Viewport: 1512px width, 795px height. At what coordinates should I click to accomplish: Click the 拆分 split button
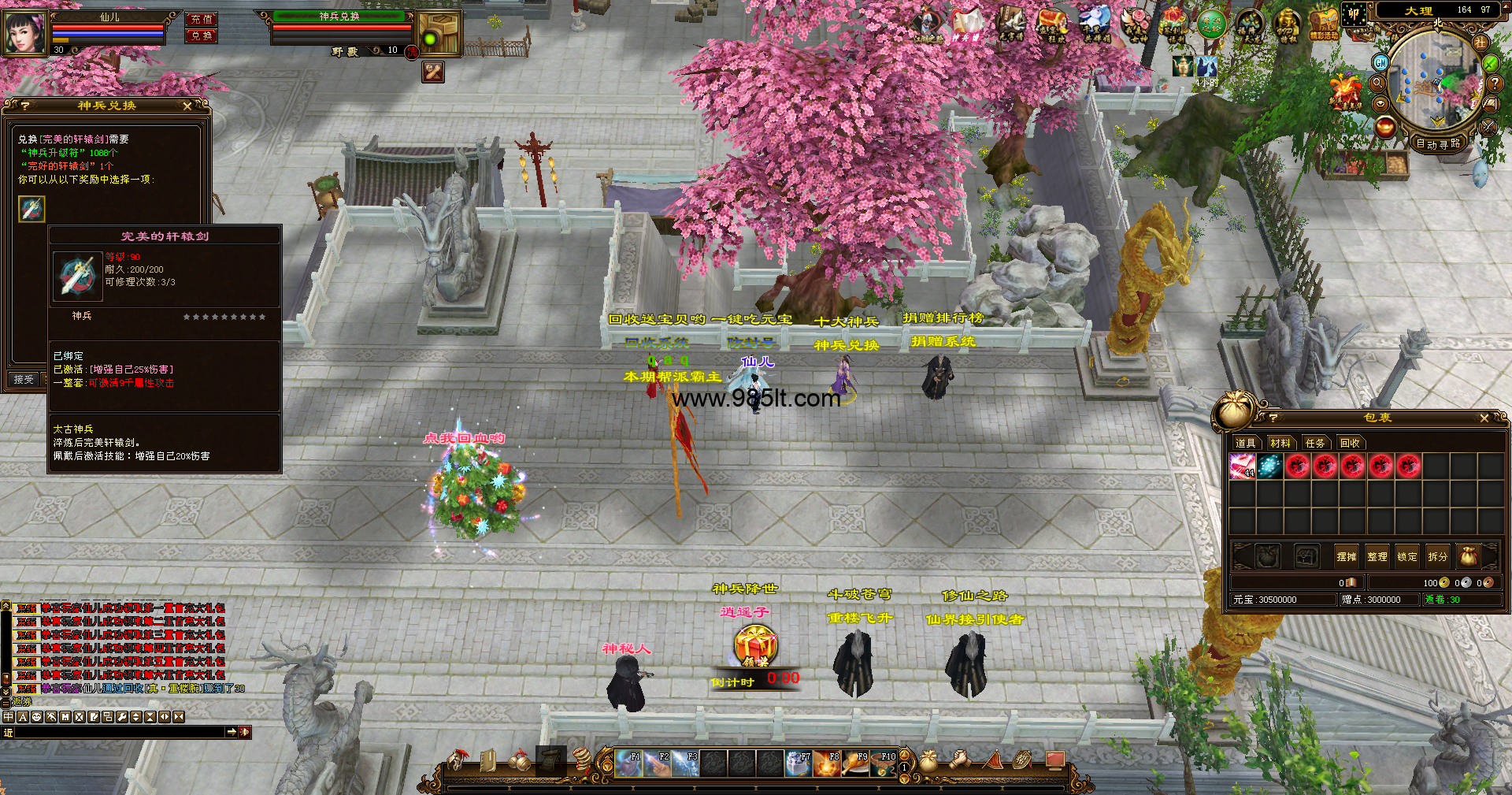(1437, 557)
